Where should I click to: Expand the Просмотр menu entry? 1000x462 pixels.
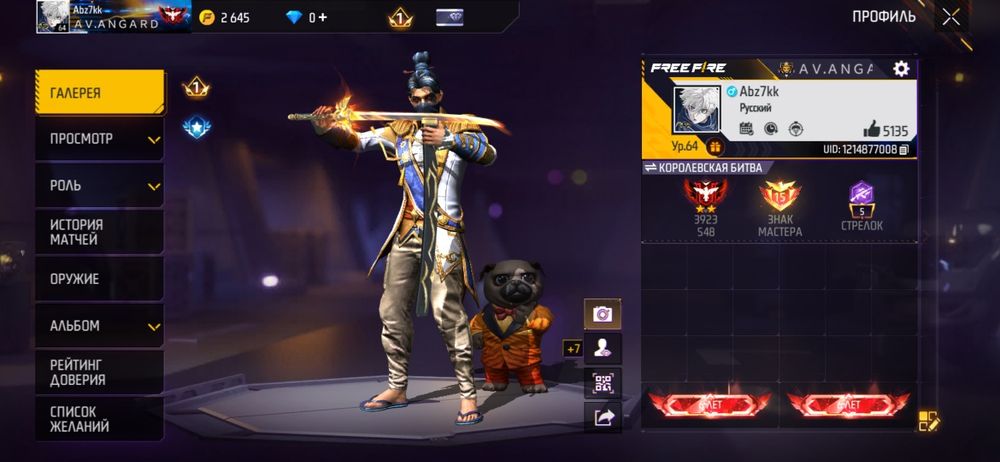tap(99, 139)
